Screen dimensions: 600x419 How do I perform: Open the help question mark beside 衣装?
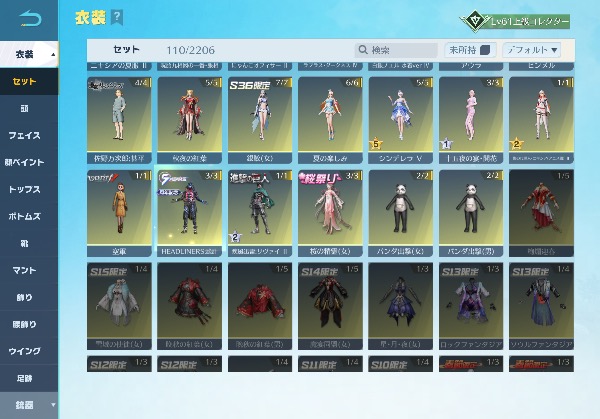[x=119, y=18]
